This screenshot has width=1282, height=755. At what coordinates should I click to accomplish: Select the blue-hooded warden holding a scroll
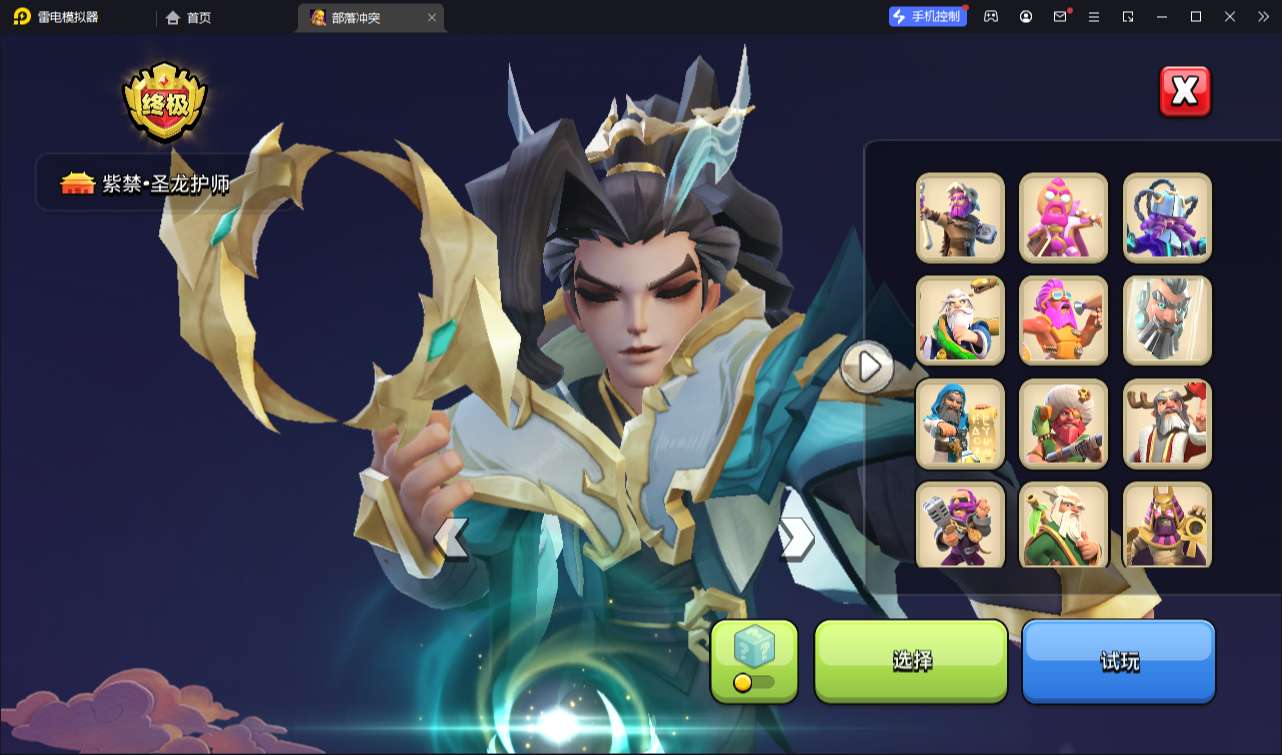tap(960, 424)
